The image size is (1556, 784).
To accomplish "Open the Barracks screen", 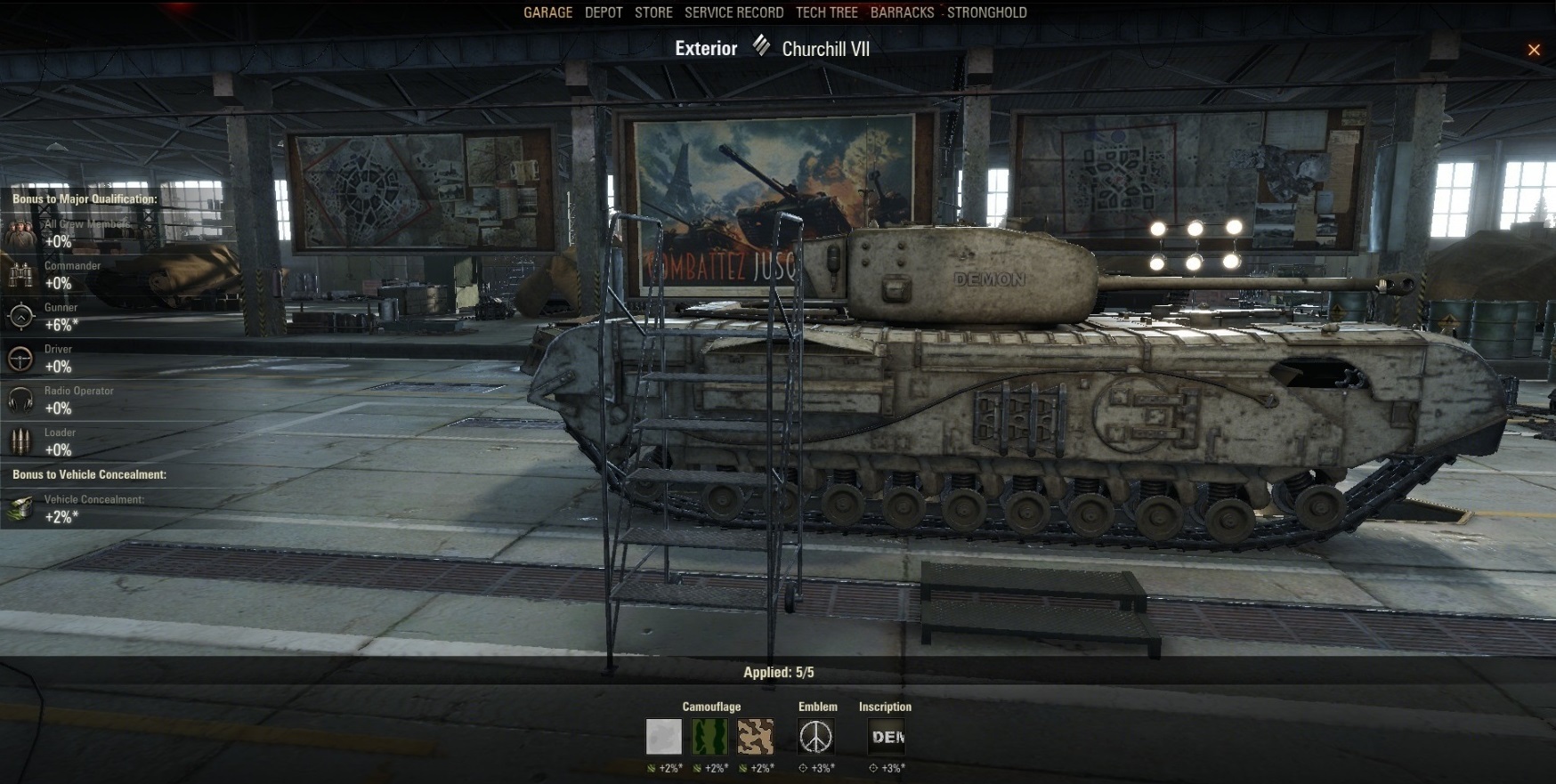I will 902,12.
